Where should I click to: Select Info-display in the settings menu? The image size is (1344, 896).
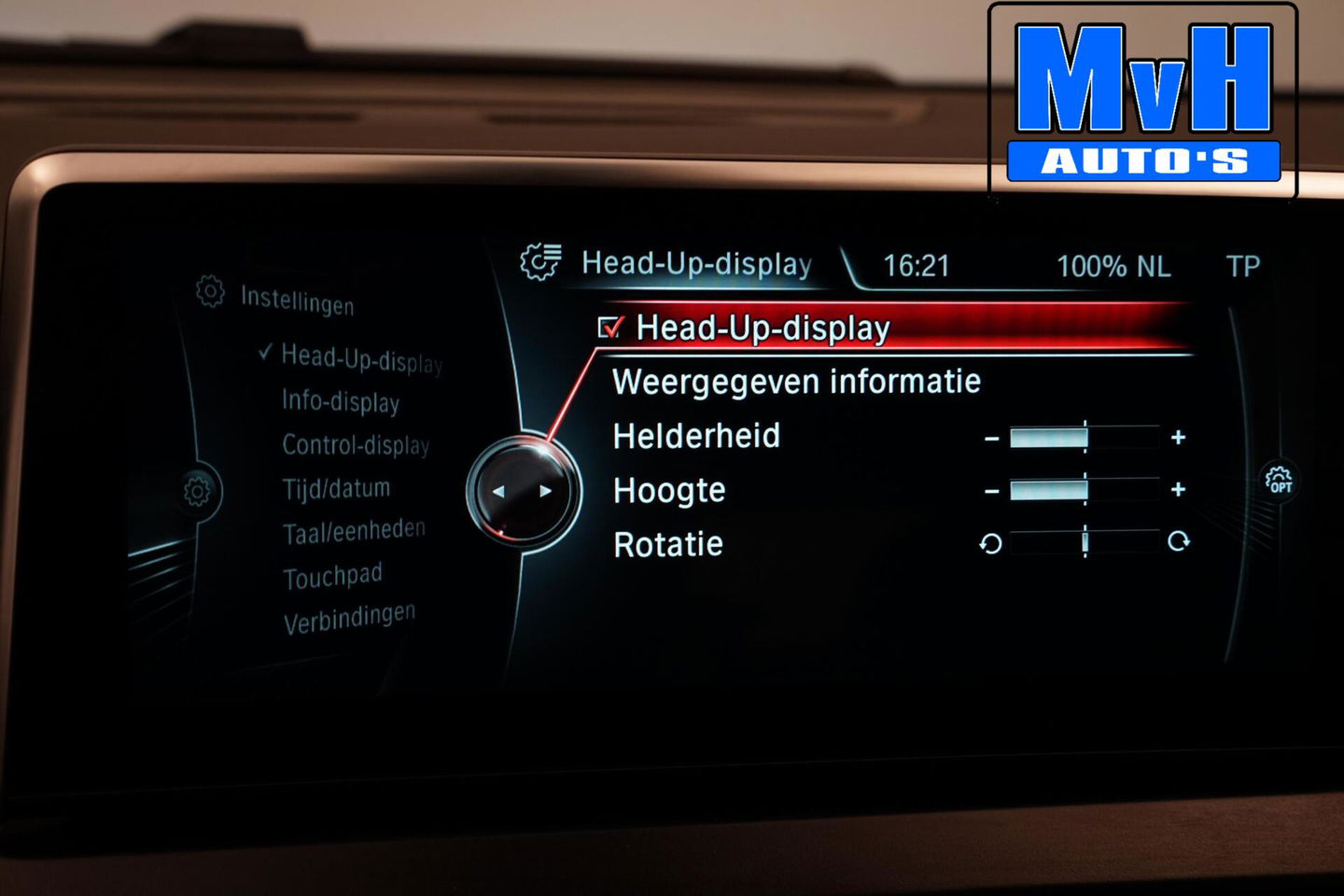click(339, 404)
